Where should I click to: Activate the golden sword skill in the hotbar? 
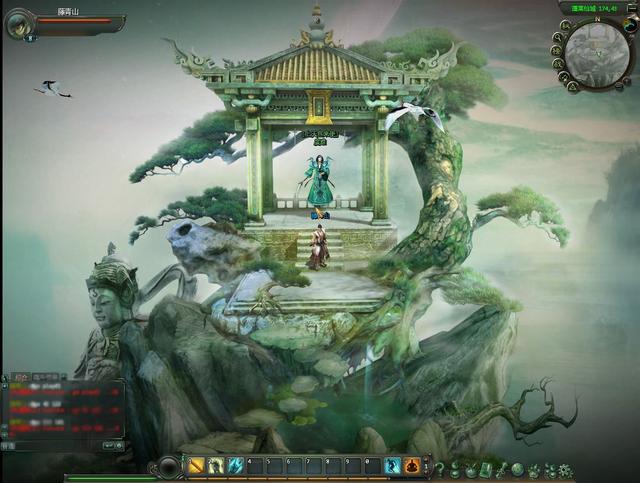(x=197, y=466)
